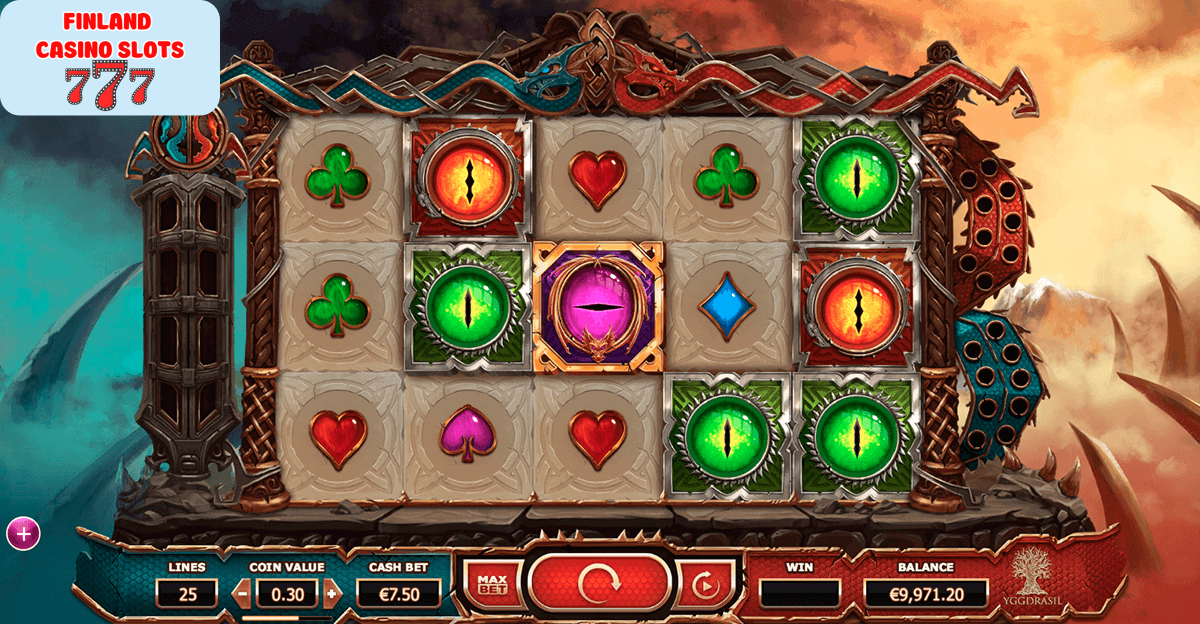Screen dimensions: 1200x624
Task: Open the purple plus menu button
Action: [23, 534]
